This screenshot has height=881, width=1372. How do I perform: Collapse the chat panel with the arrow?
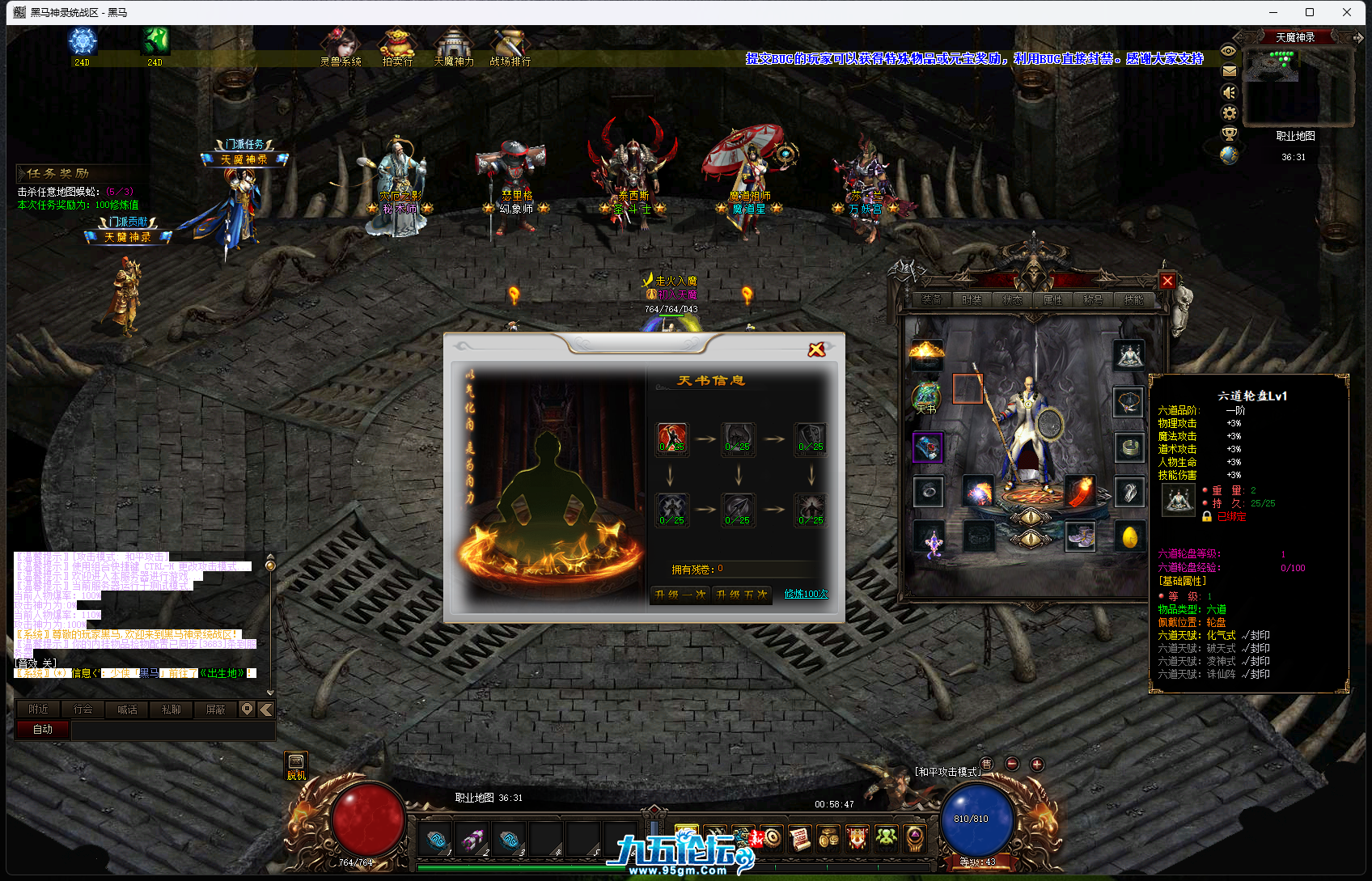coord(265,709)
